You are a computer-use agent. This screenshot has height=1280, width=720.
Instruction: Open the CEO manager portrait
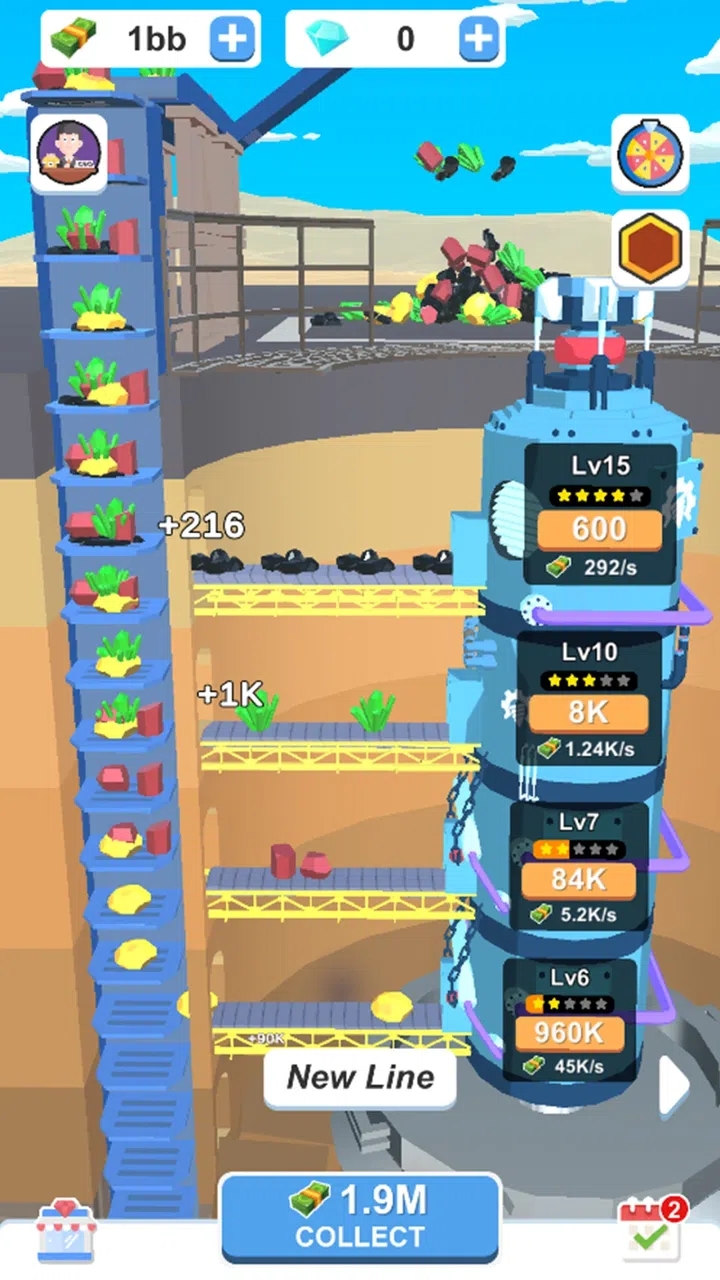coord(68,154)
